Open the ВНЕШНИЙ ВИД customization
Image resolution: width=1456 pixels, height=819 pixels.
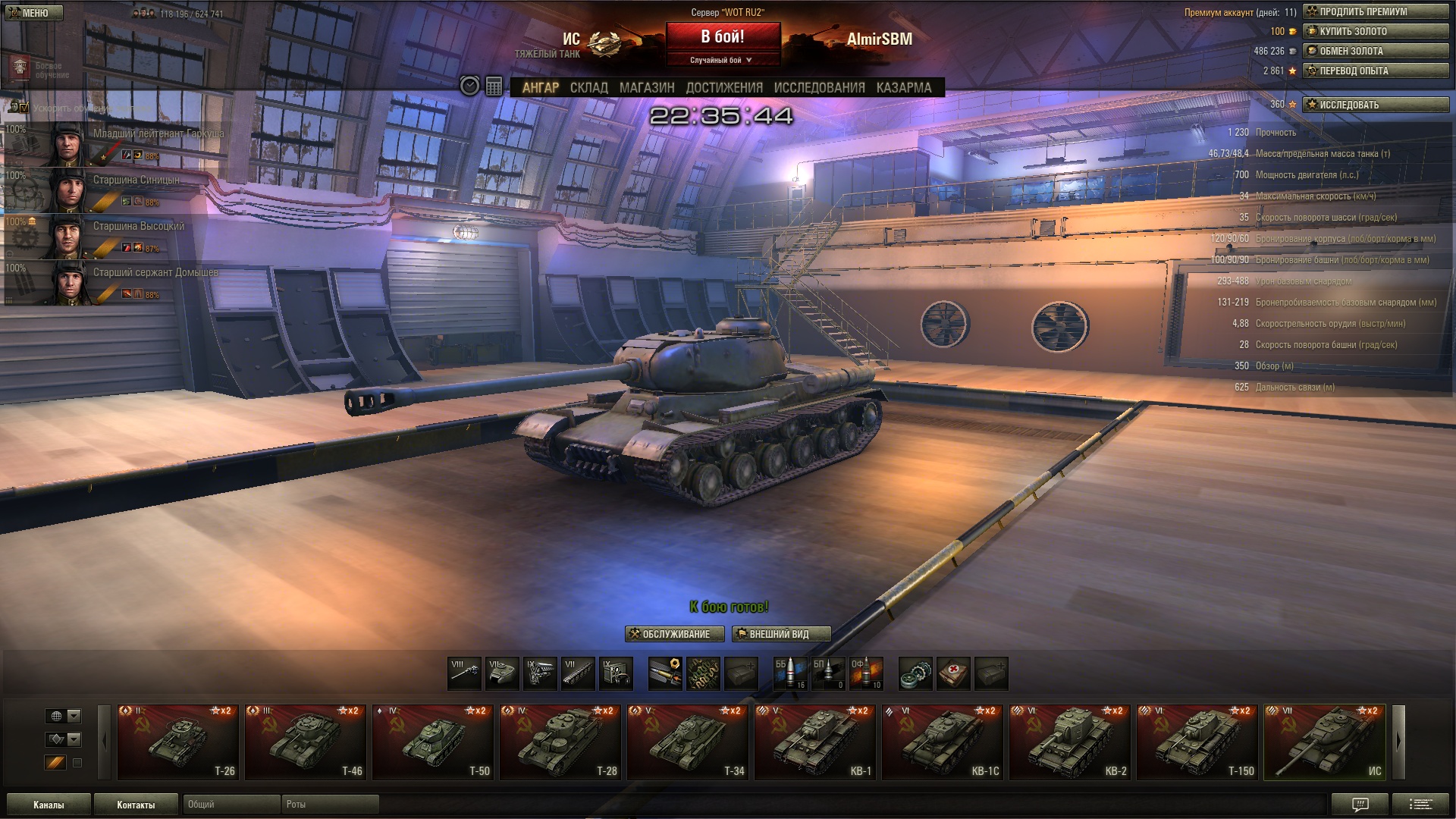coord(781,634)
